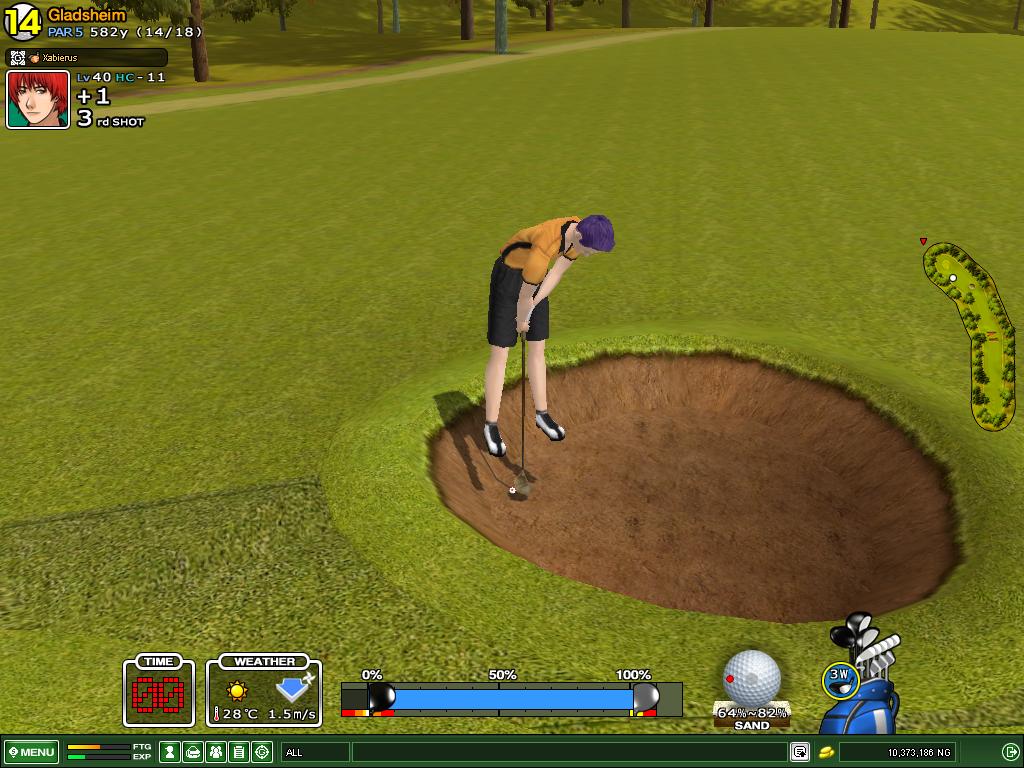The width and height of the screenshot is (1024, 768).
Task: Click the gold coins NG currency icon
Action: click(827, 752)
